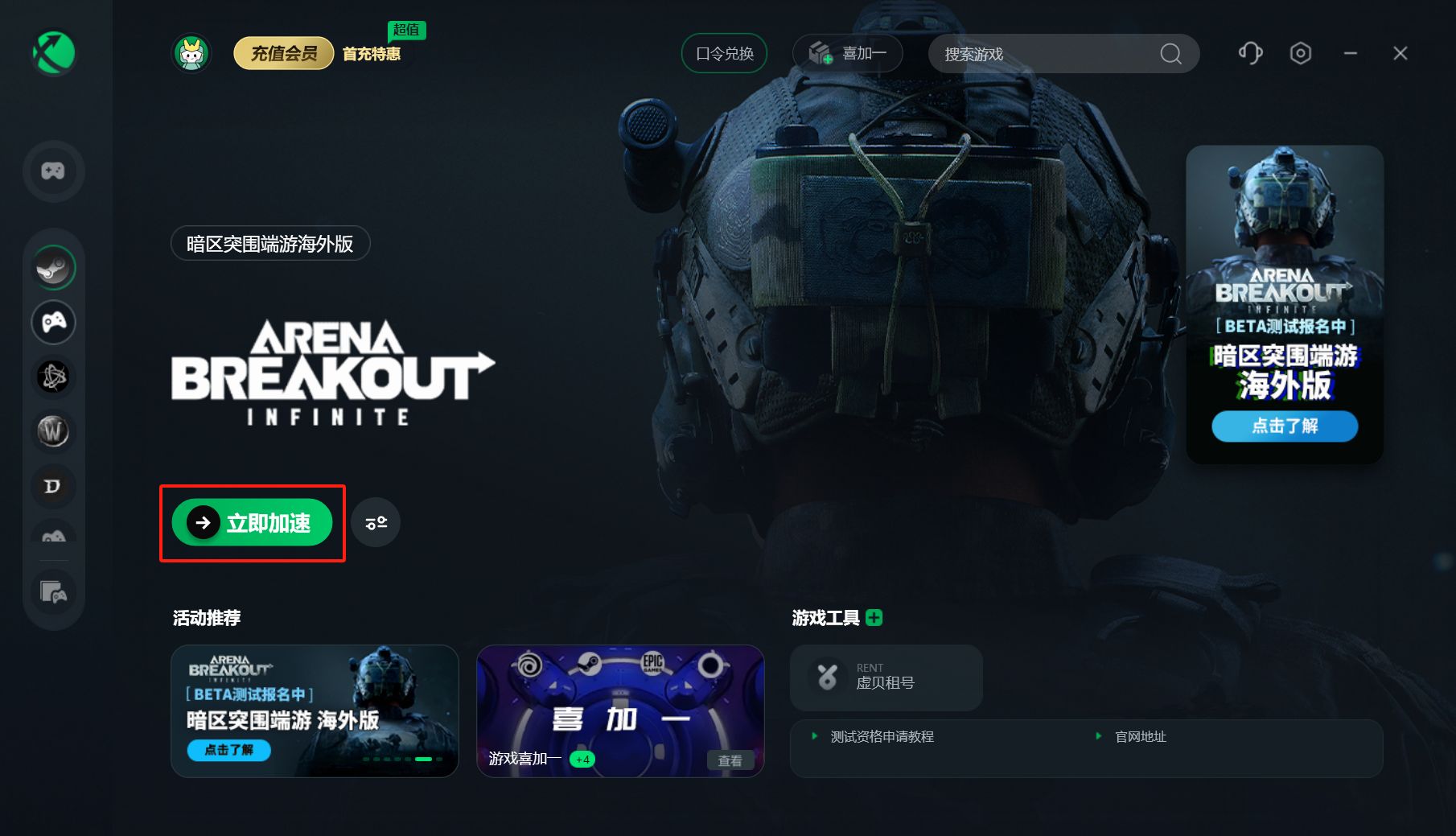This screenshot has height=836, width=1456.
Task: Open customer support headset icon
Action: click(x=1250, y=54)
